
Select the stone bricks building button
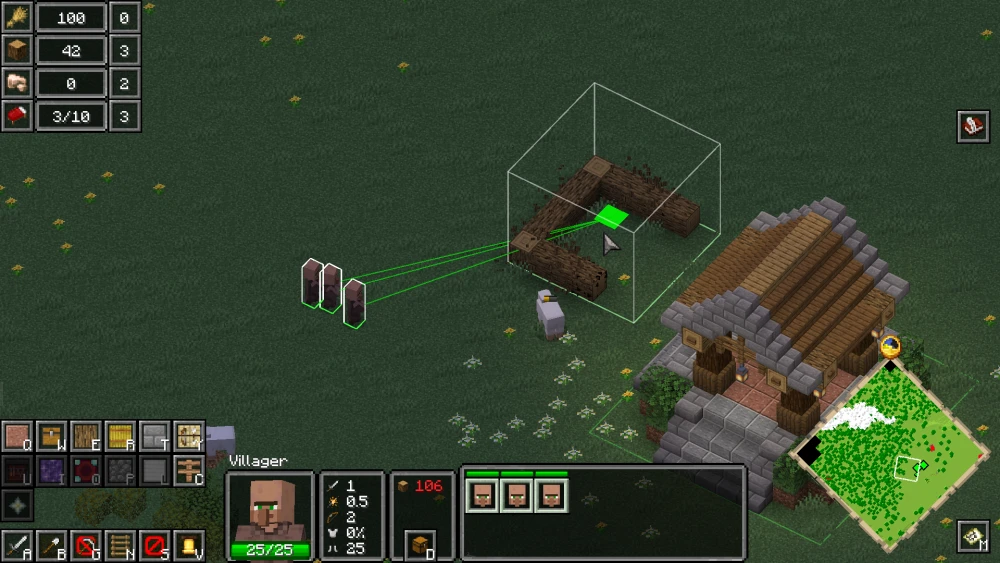click(x=154, y=437)
